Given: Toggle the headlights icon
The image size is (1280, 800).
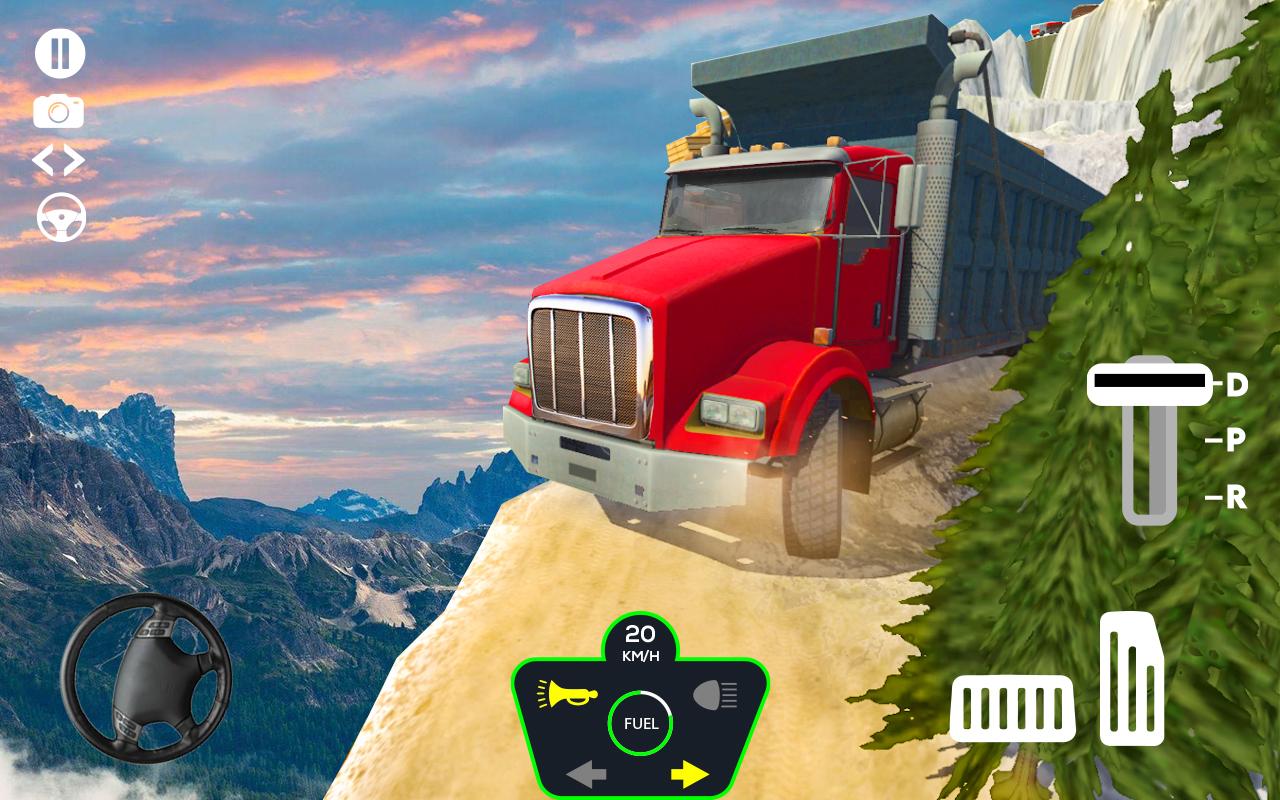Looking at the screenshot, I should pyautogui.click(x=715, y=693).
